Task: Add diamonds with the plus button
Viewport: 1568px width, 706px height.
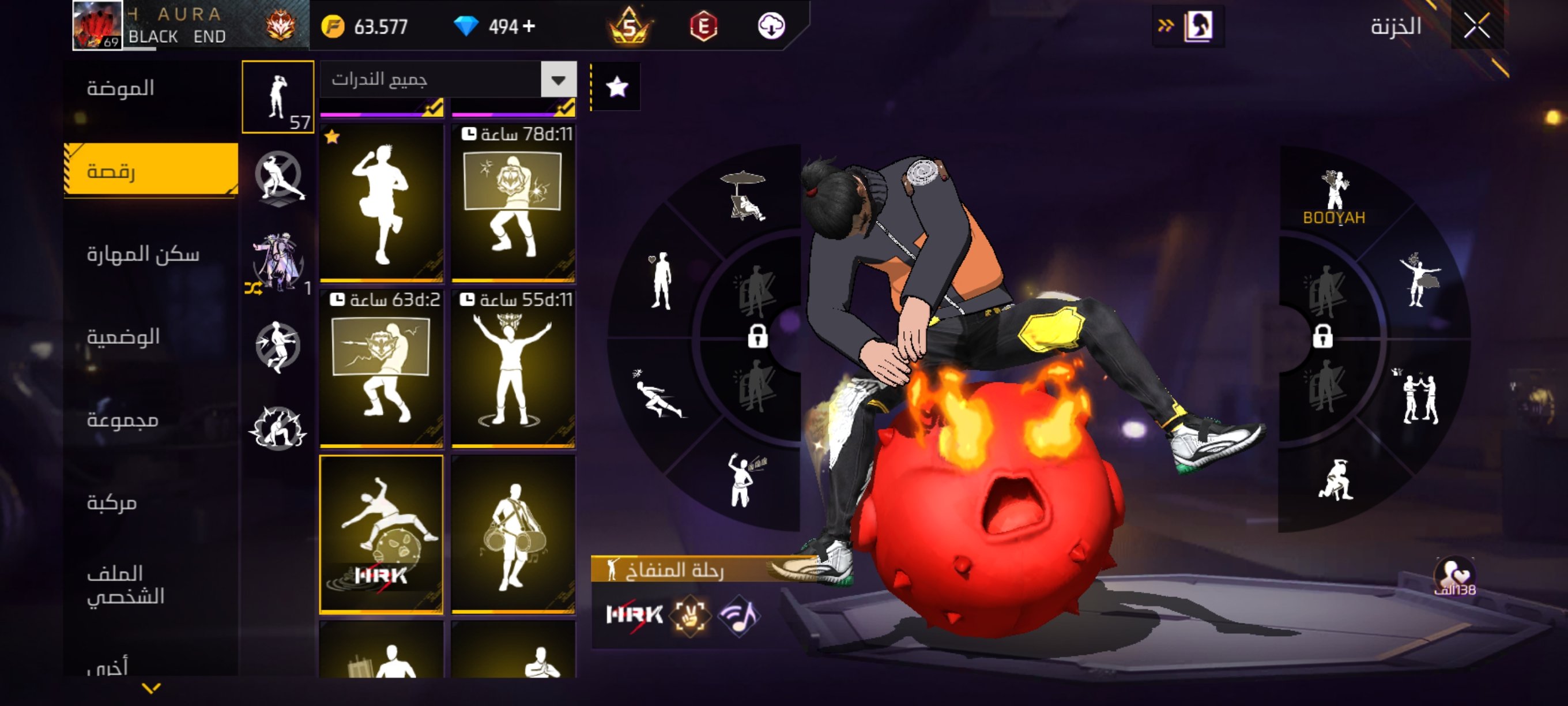Action: (529, 26)
